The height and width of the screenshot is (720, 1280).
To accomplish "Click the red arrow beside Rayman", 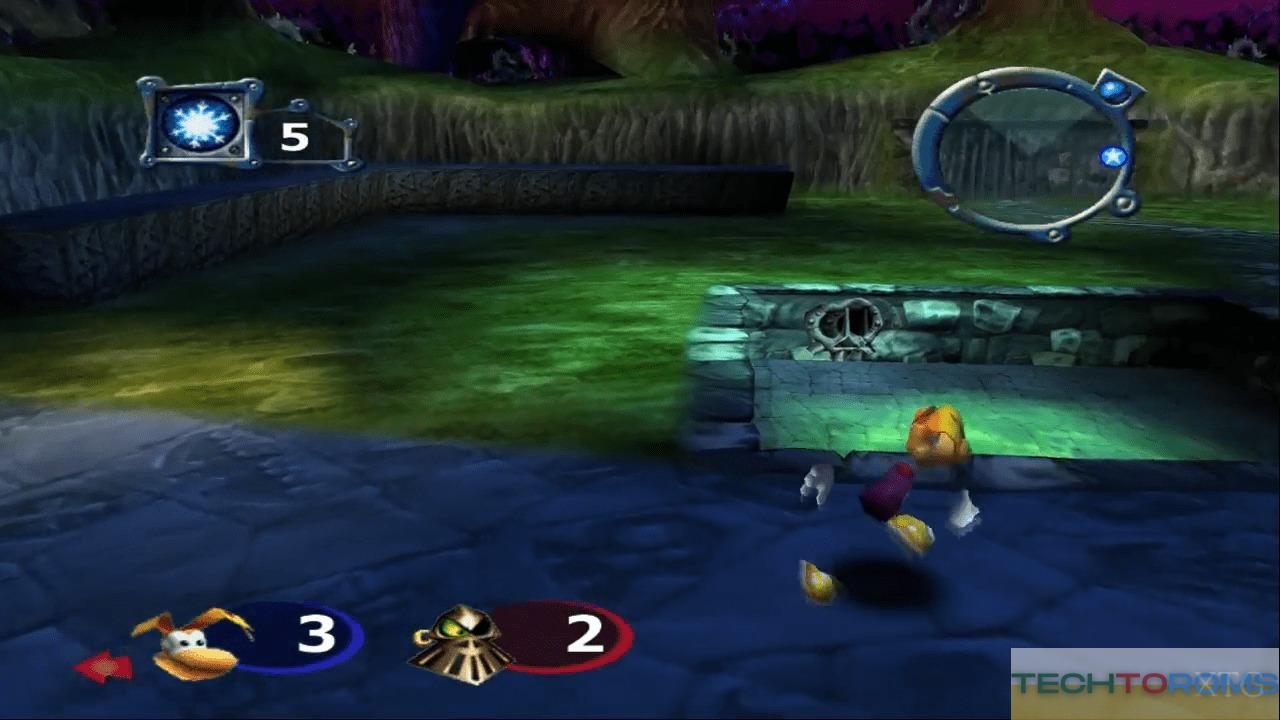I will (103, 667).
